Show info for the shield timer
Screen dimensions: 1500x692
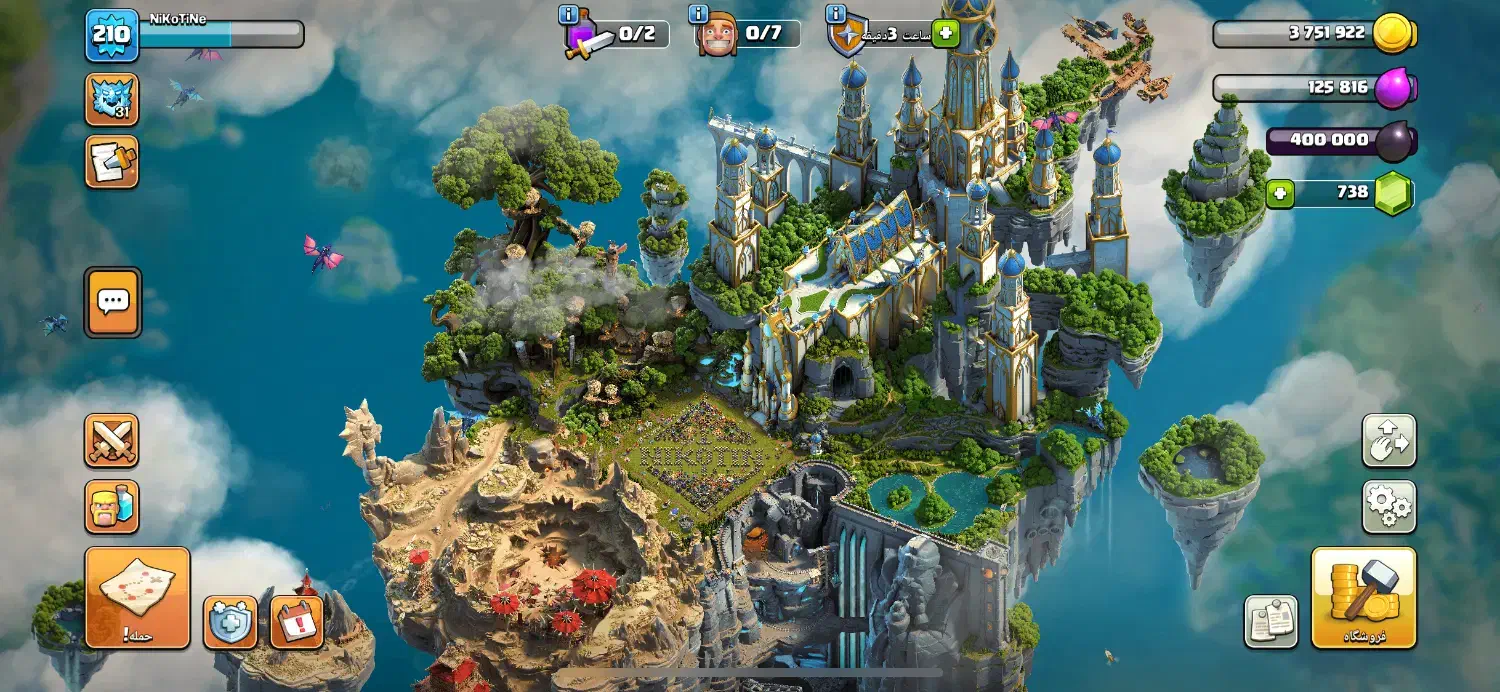[836, 14]
